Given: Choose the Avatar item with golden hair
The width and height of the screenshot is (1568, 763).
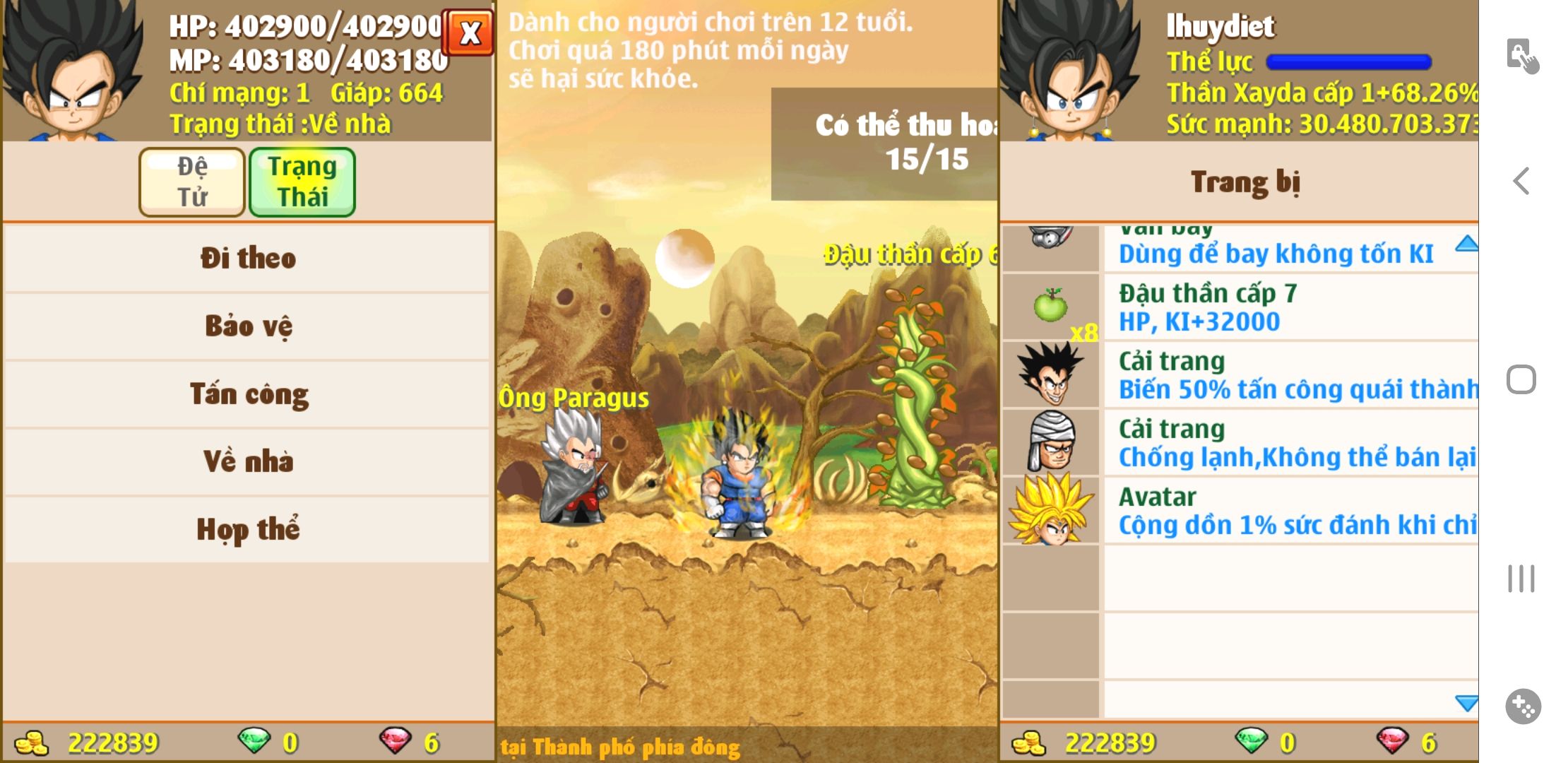Looking at the screenshot, I should 1240,511.
